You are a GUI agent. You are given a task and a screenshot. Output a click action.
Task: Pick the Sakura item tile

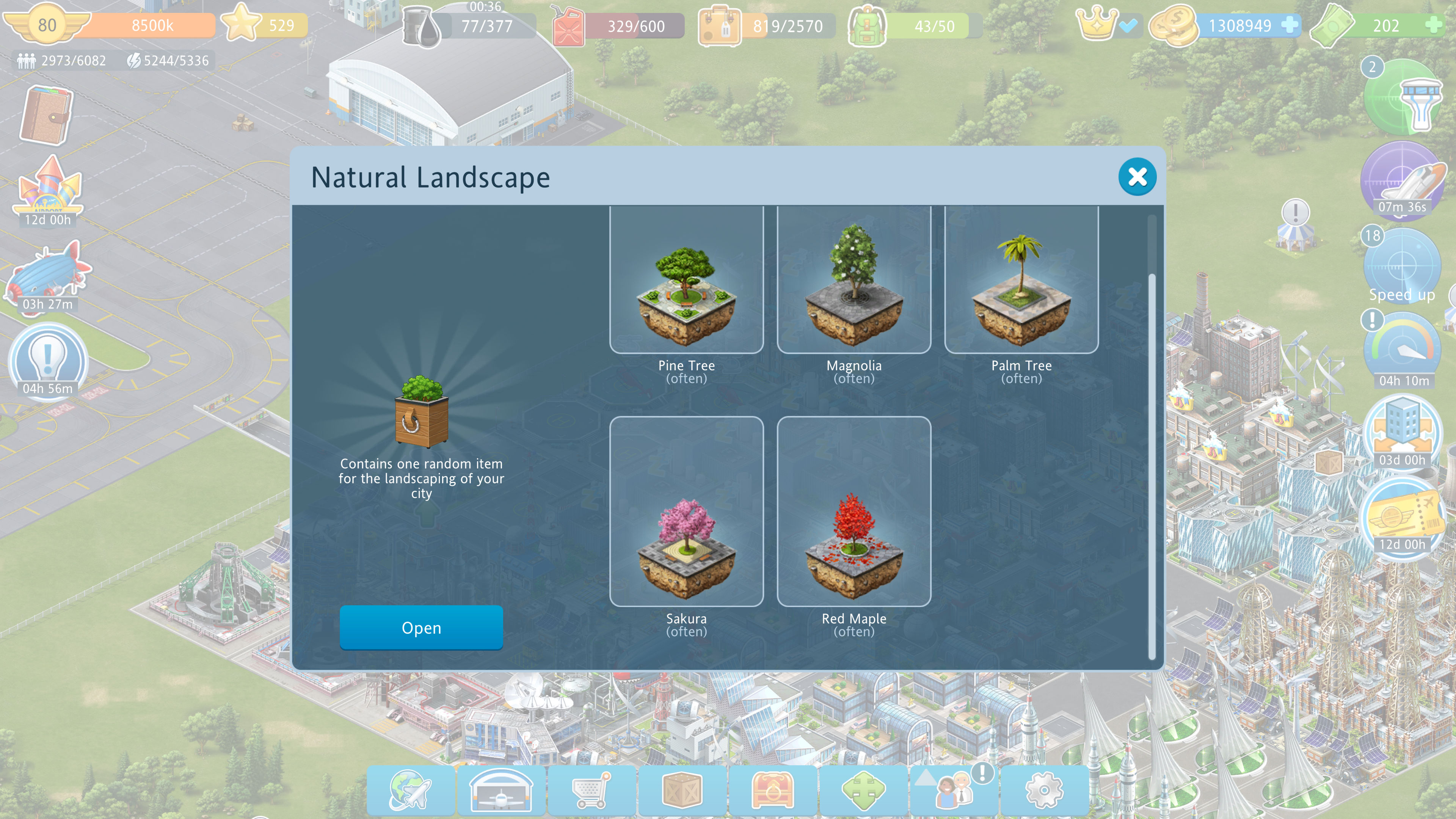pyautogui.click(x=686, y=511)
